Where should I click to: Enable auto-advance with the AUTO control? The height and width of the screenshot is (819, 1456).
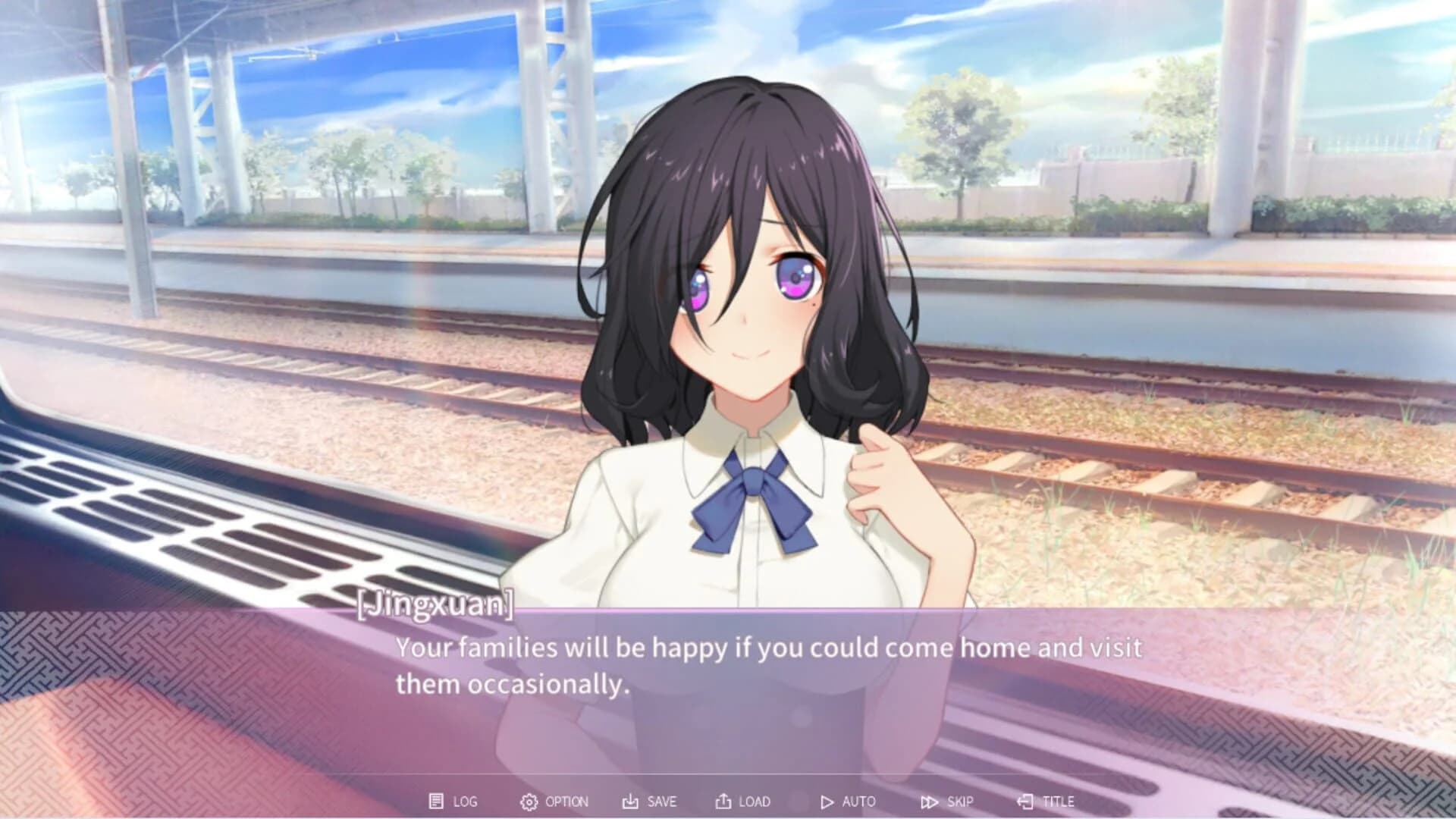(x=849, y=801)
